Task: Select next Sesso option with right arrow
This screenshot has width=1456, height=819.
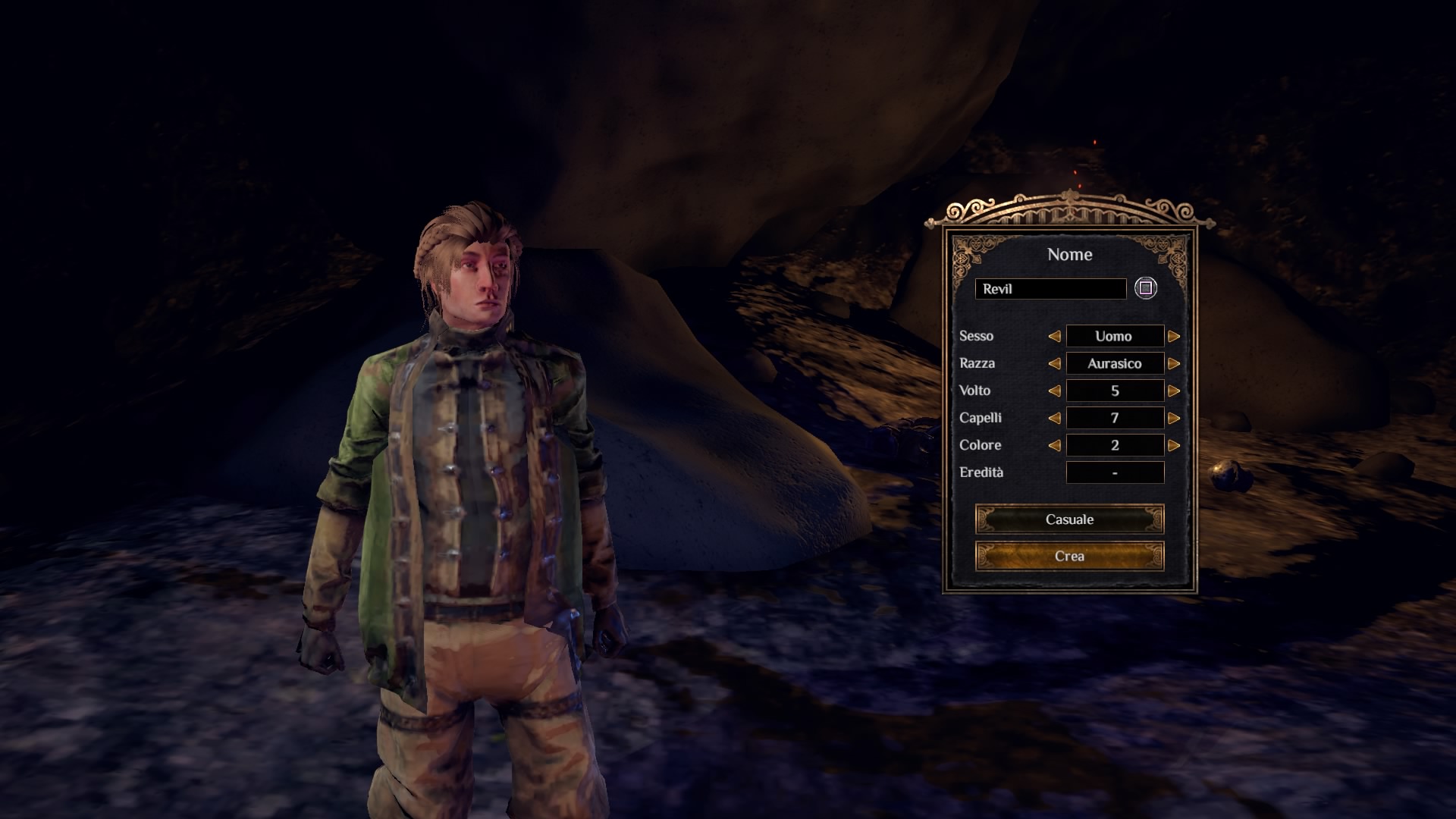Action: pos(1174,336)
